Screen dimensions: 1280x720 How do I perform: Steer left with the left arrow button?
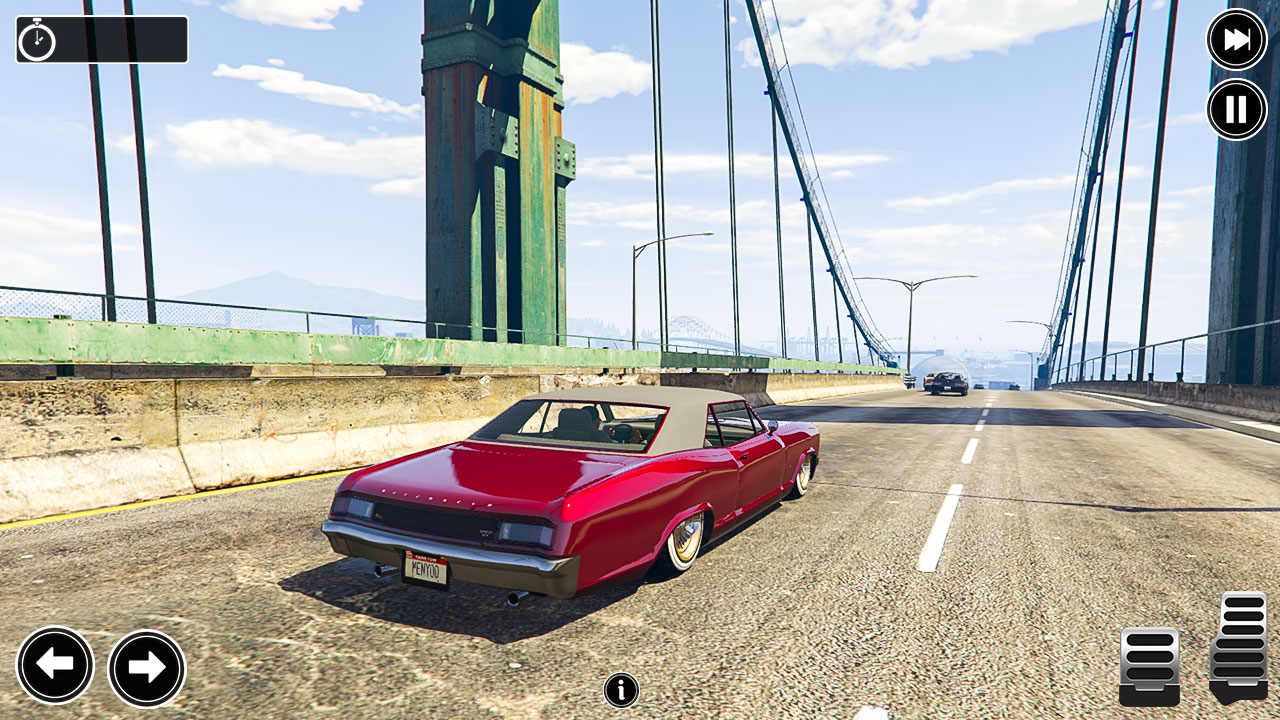pos(55,666)
